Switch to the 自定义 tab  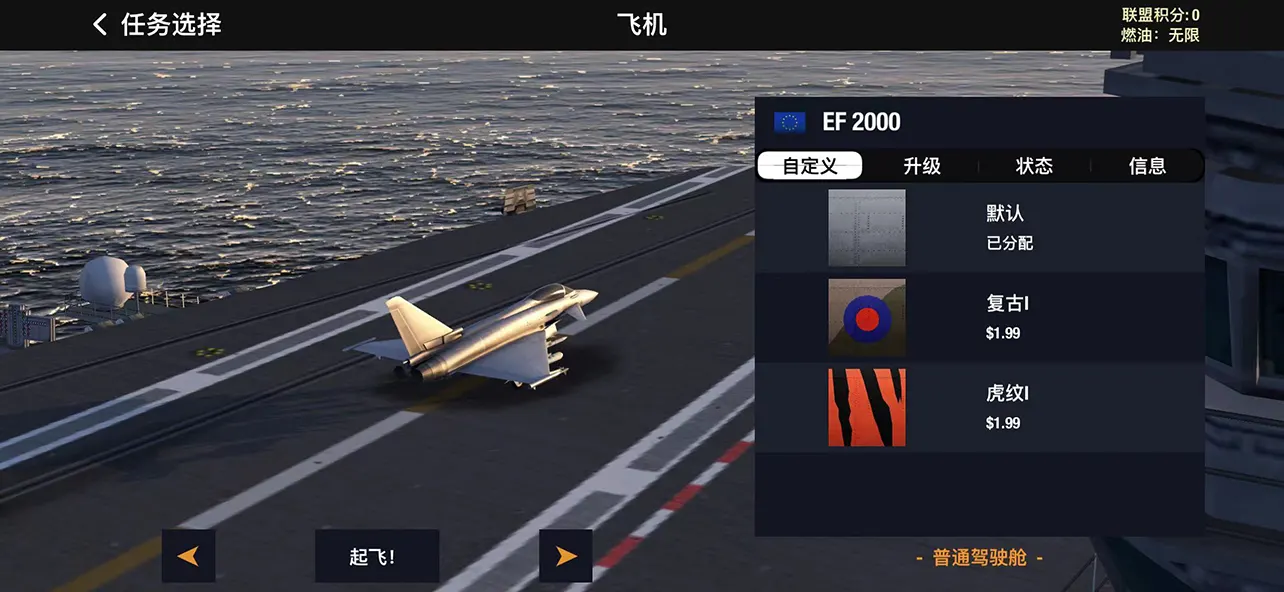[810, 166]
